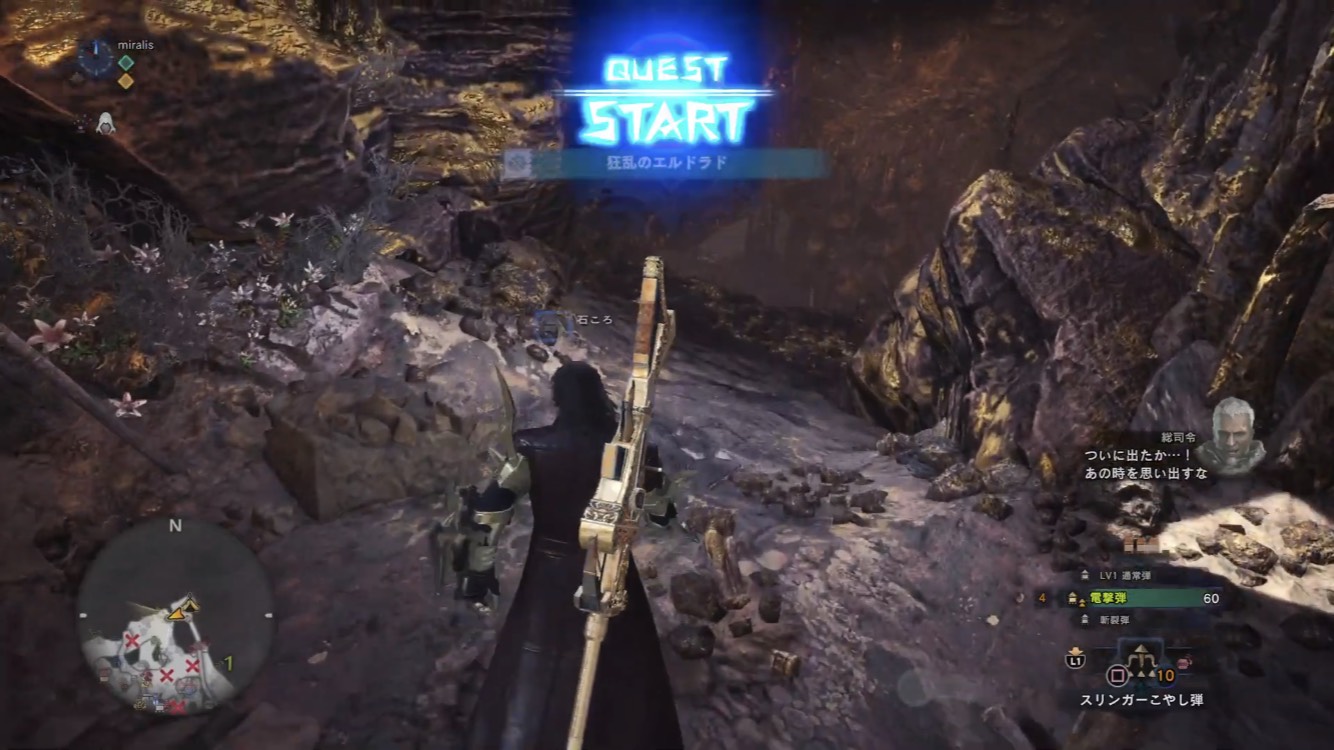The image size is (1334, 750).
Task: Select the pink item beside the slinger slot
Action: point(1185,663)
